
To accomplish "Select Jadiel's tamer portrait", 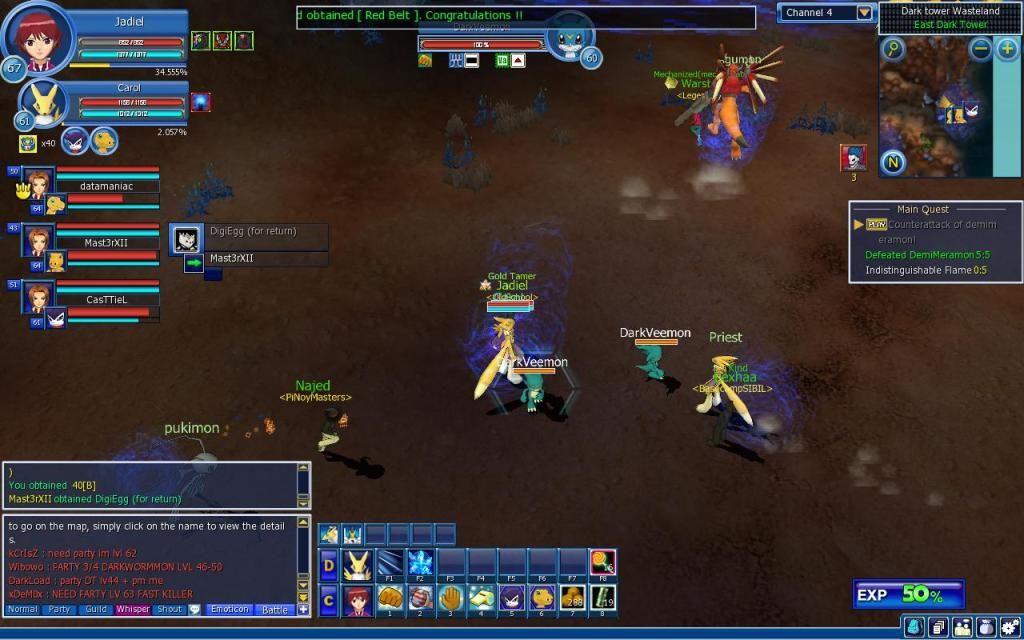I will click(x=39, y=39).
